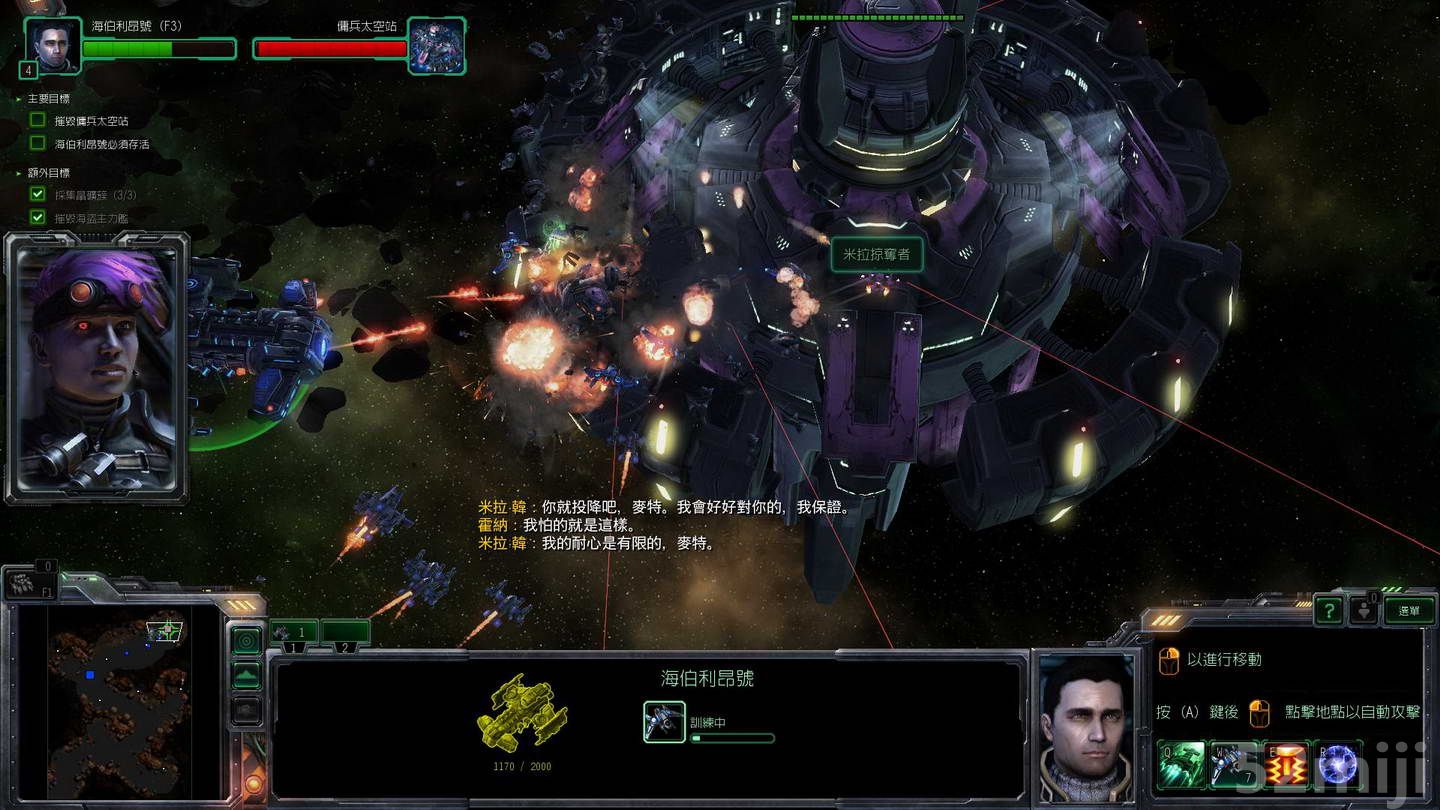Cancel the unit in the 訓練中 queue slot
Viewport: 1440px width, 810px height.
[x=663, y=721]
